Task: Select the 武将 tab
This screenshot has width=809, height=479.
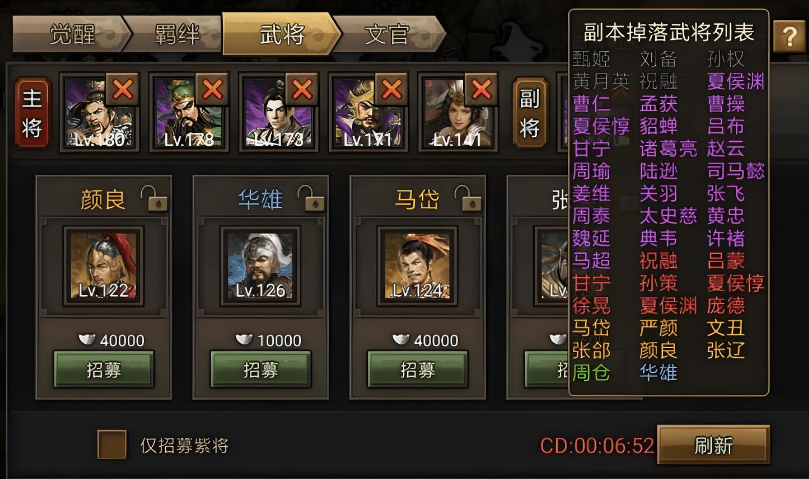Action: tap(279, 36)
